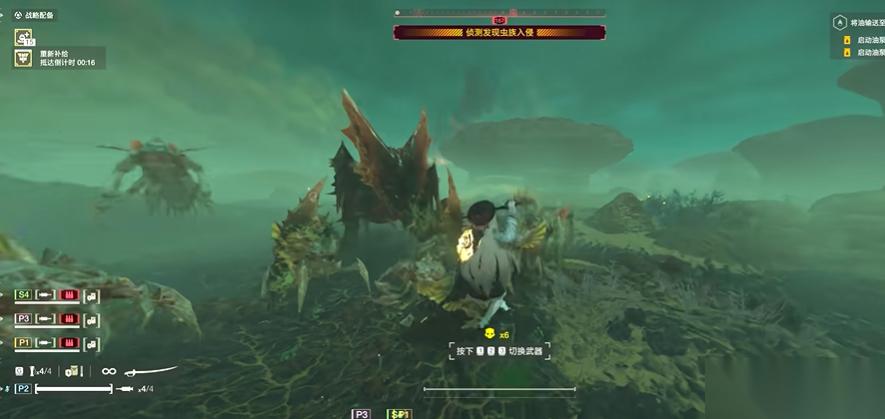Select the saber melee weapon icon

point(151,371)
